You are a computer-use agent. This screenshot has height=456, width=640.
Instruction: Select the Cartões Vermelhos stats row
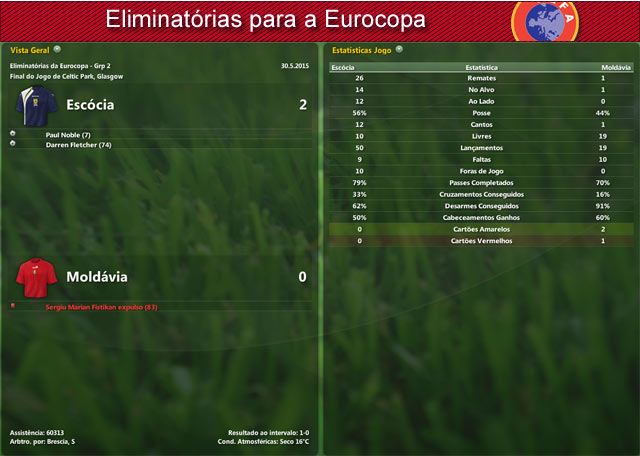(482, 241)
